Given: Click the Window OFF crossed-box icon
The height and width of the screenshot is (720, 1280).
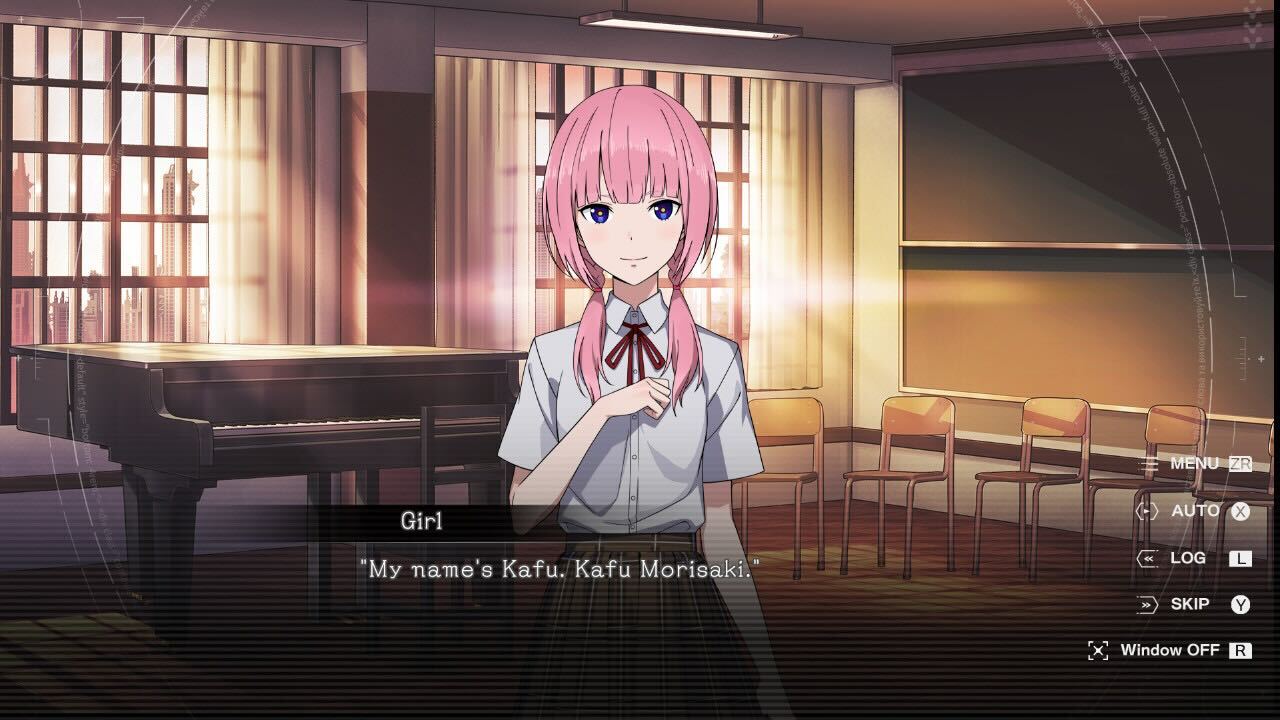Looking at the screenshot, I should tap(1096, 650).
